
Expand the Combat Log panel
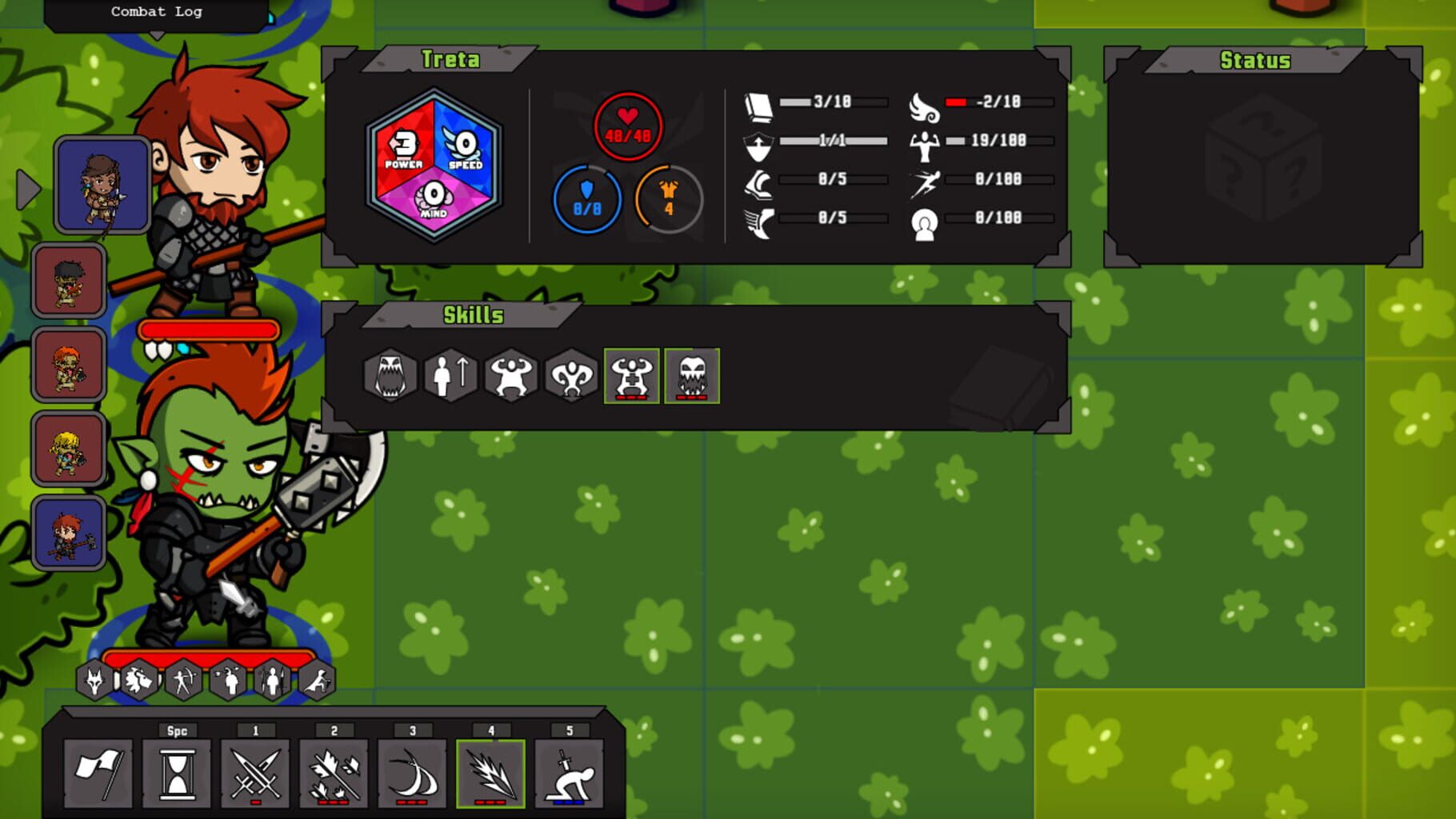click(x=156, y=11)
